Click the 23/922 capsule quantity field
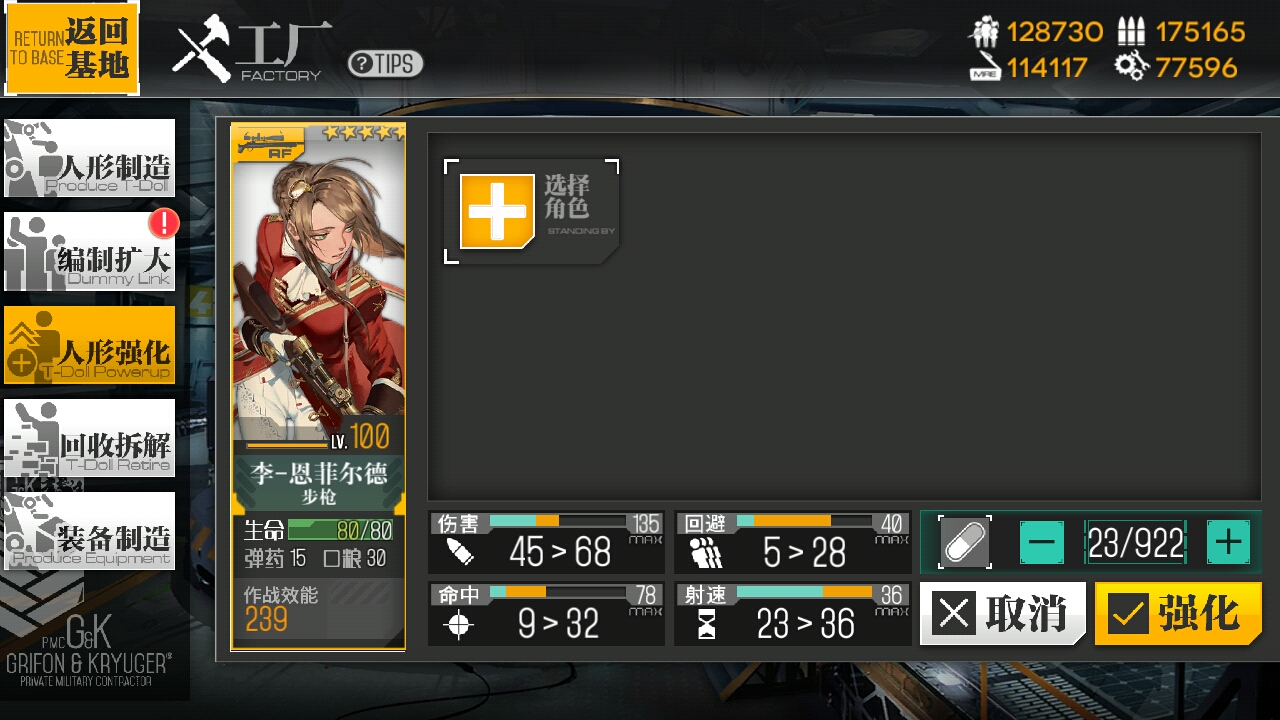The image size is (1280, 720). coord(1135,543)
